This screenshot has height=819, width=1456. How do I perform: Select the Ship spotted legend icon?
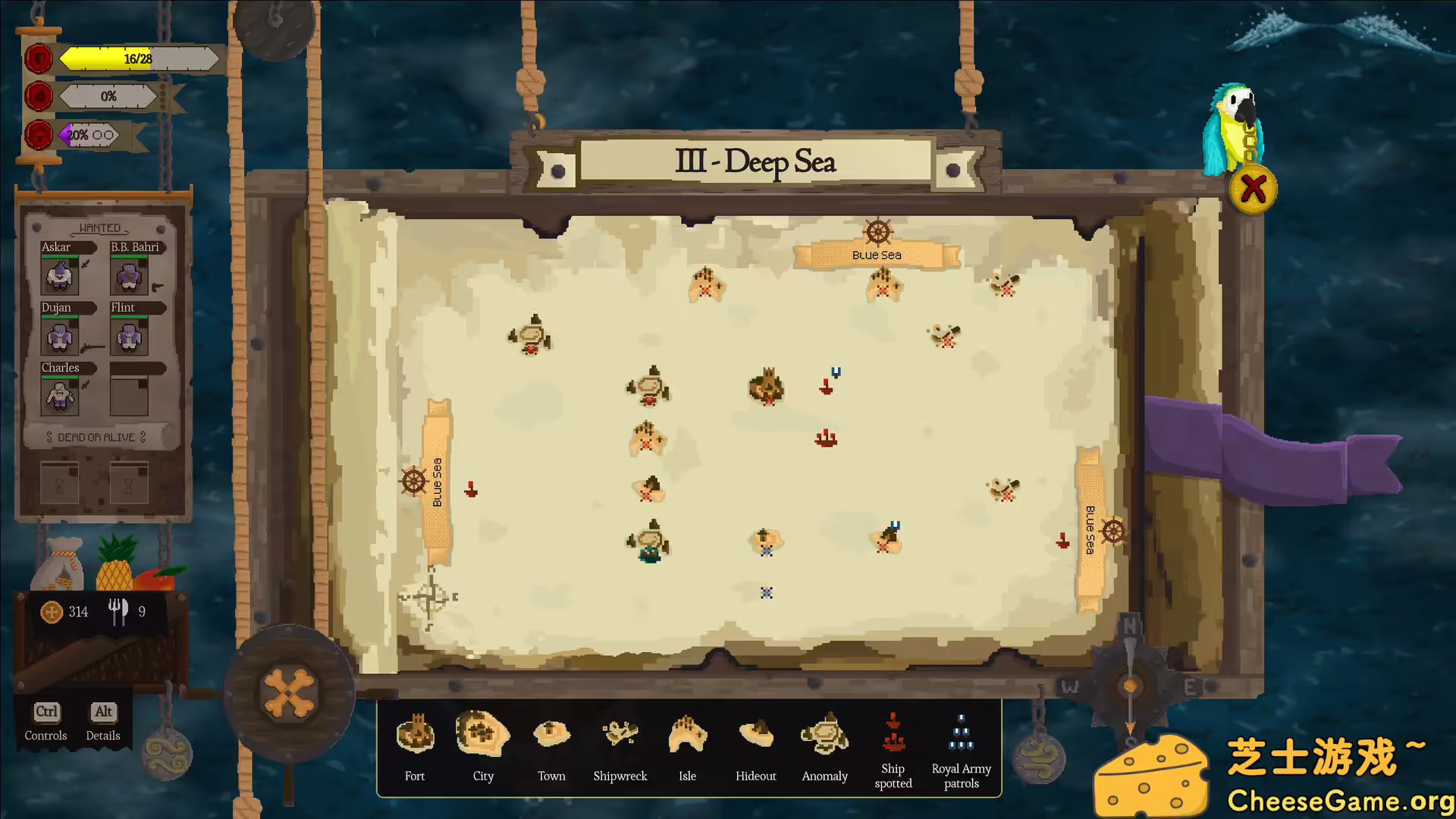(x=892, y=732)
